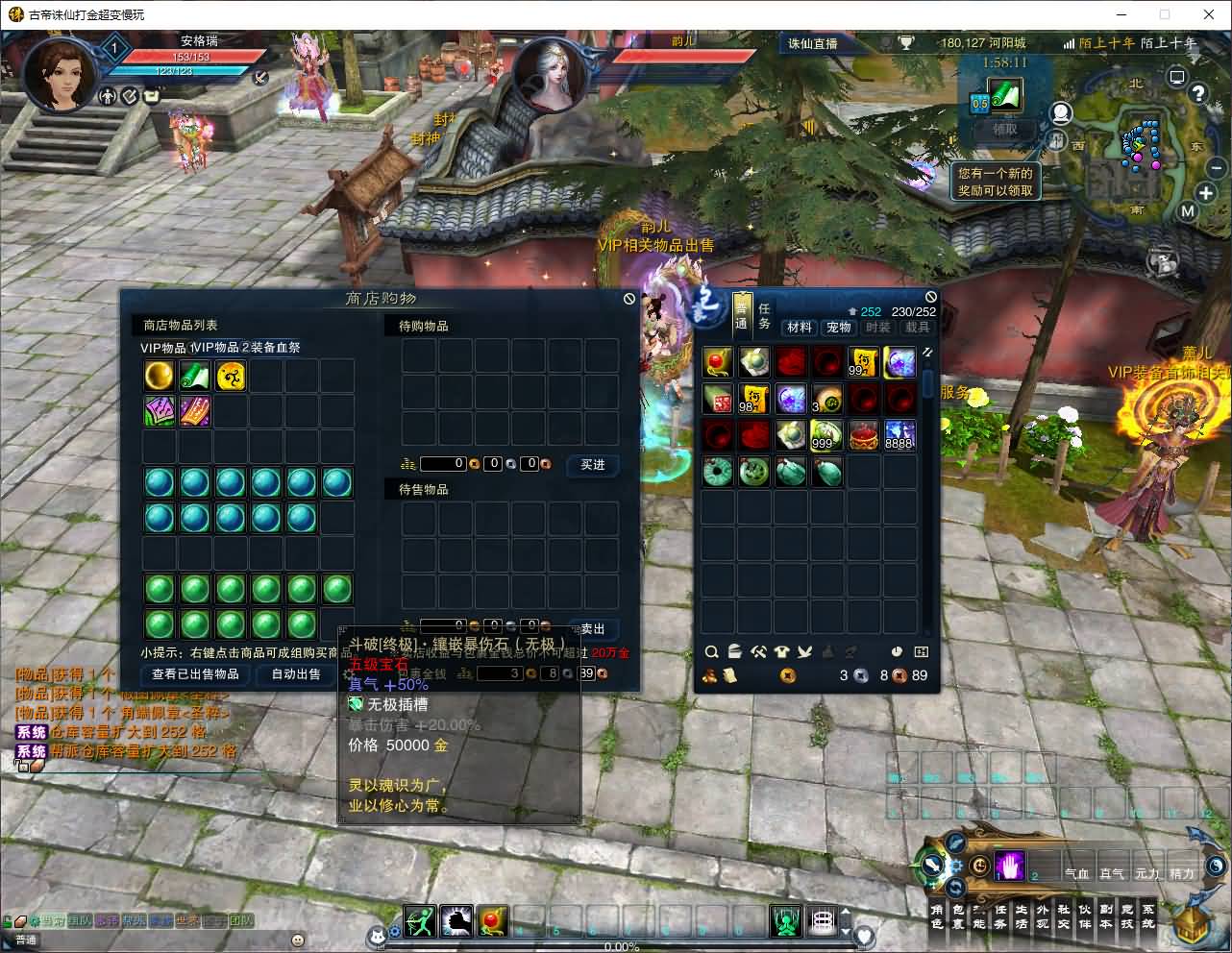Close the inventory bag panel
The width and height of the screenshot is (1232, 953).
930,297
